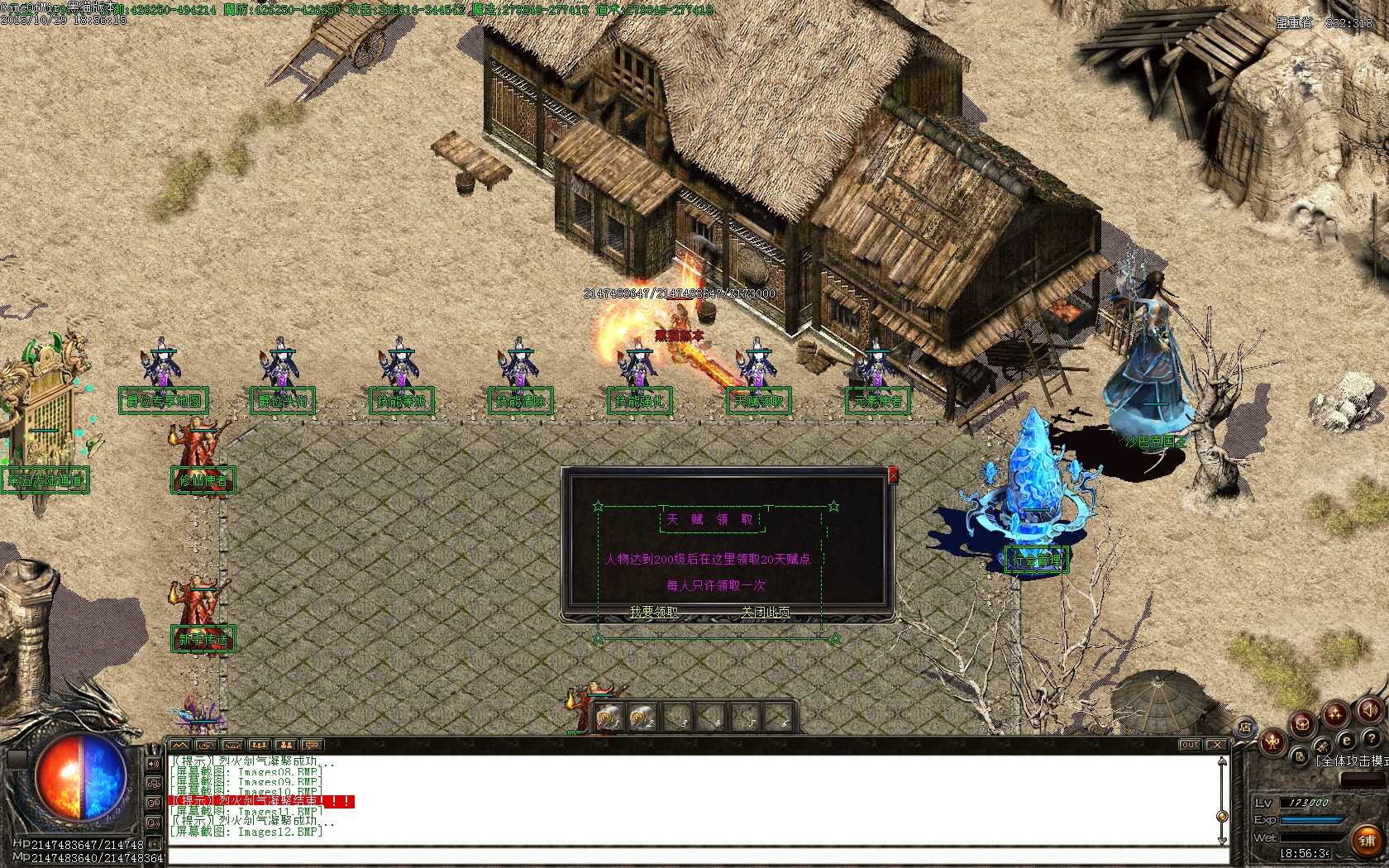1389x868 pixels.
Task: Click the golden thumb on the chat scrollbar
Action: pyautogui.click(x=1222, y=817)
